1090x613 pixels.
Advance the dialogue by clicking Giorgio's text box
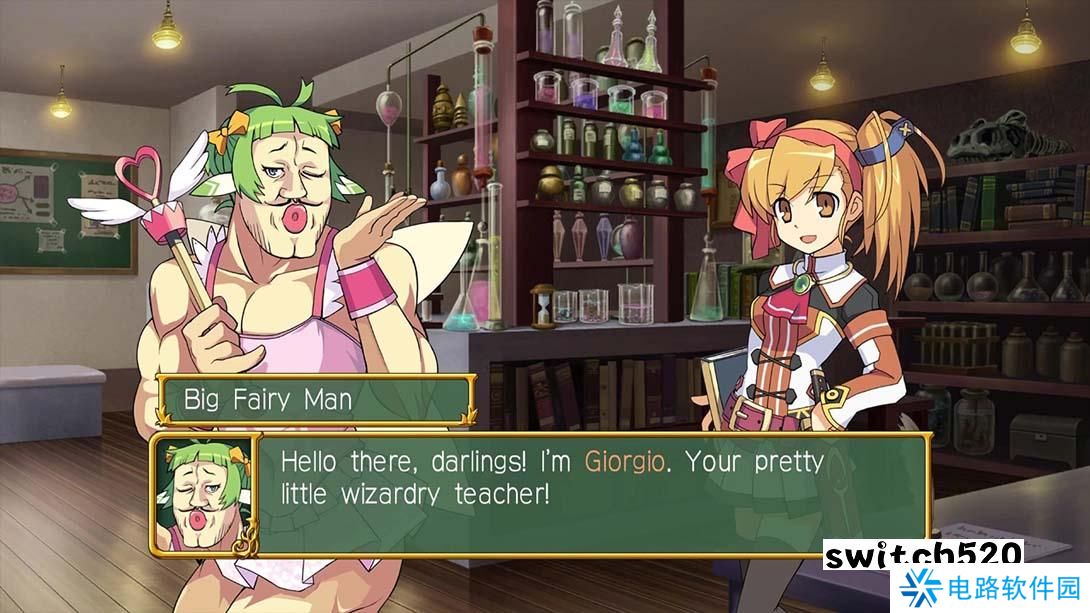pyautogui.click(x=590, y=494)
